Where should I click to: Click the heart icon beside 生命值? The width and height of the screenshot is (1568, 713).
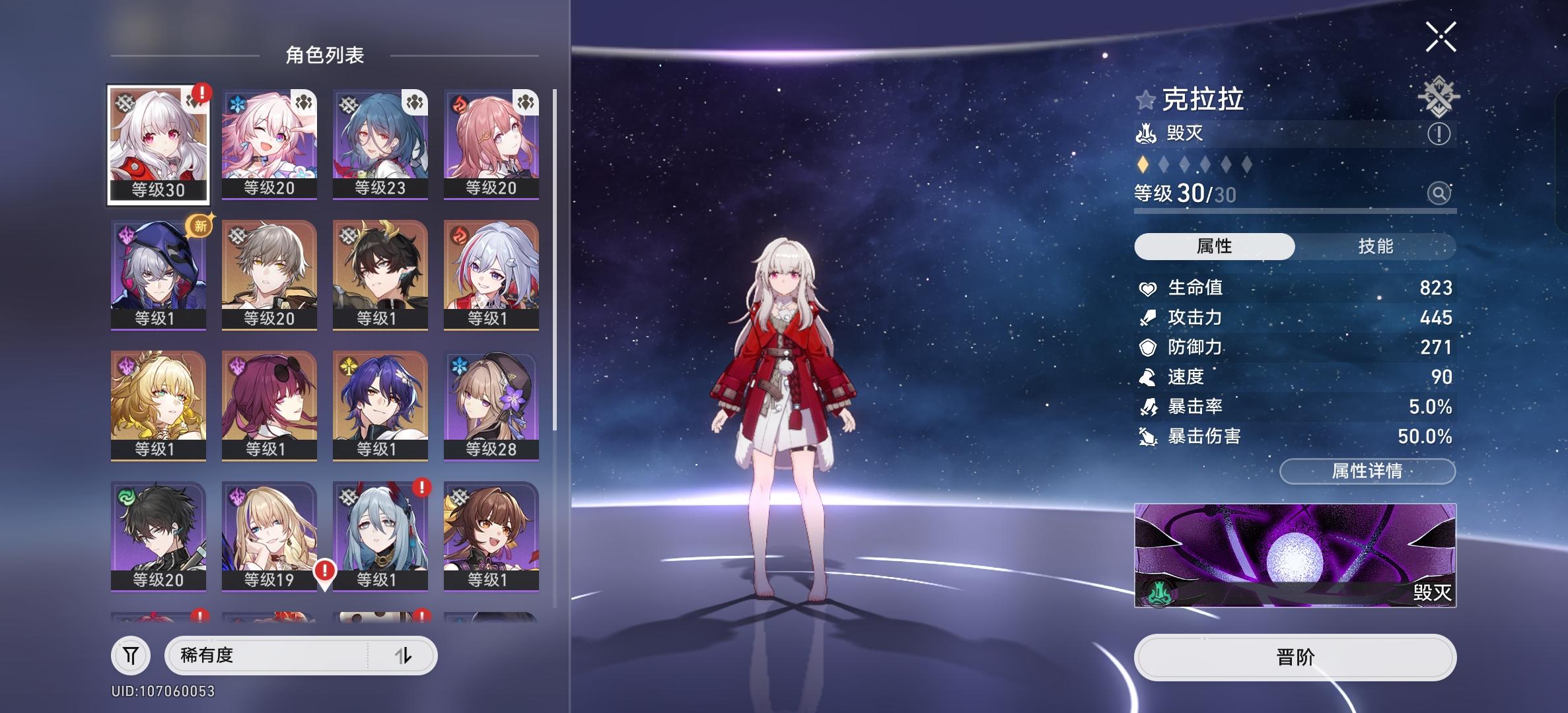[x=1148, y=288]
